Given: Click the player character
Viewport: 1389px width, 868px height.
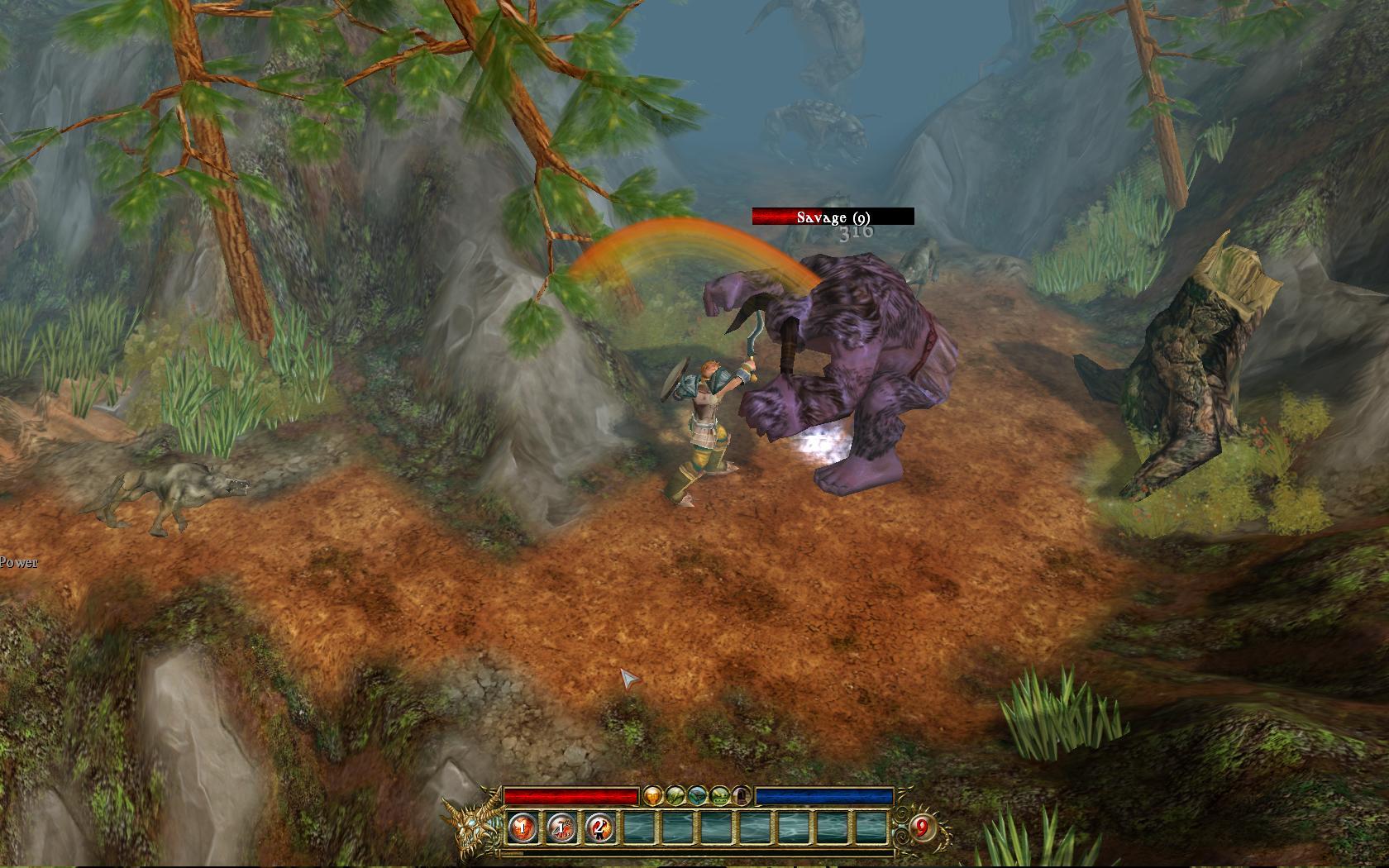Looking at the screenshot, I should pyautogui.click(x=703, y=413).
